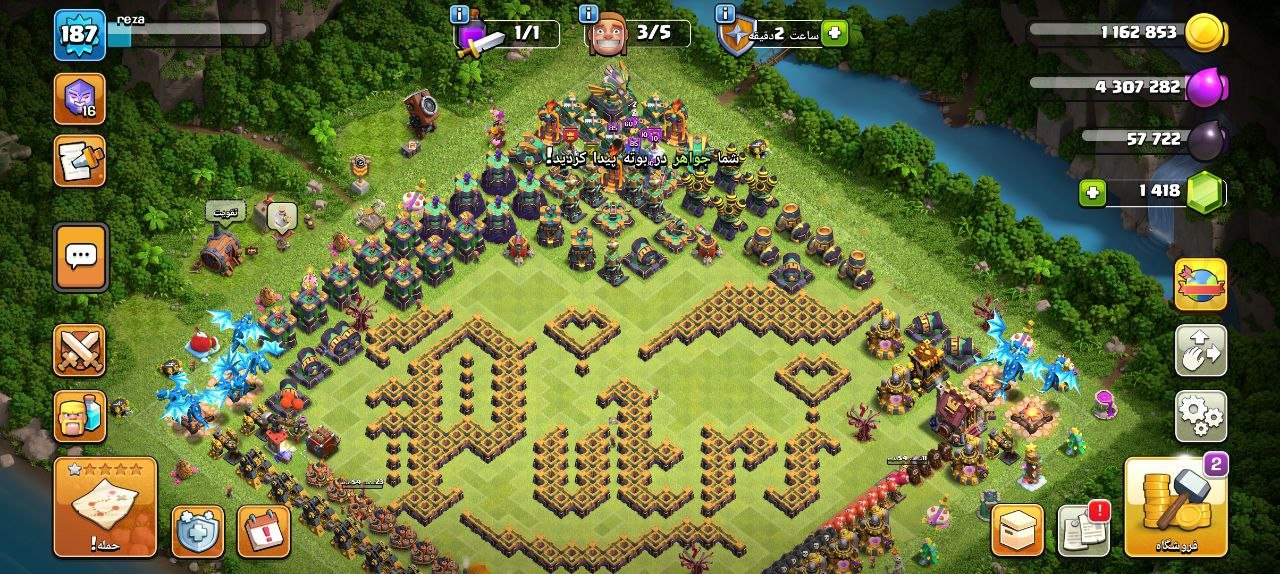Open the blue shield icon beside Attack
Viewport: 1280px width, 574px height.
pos(197,531)
